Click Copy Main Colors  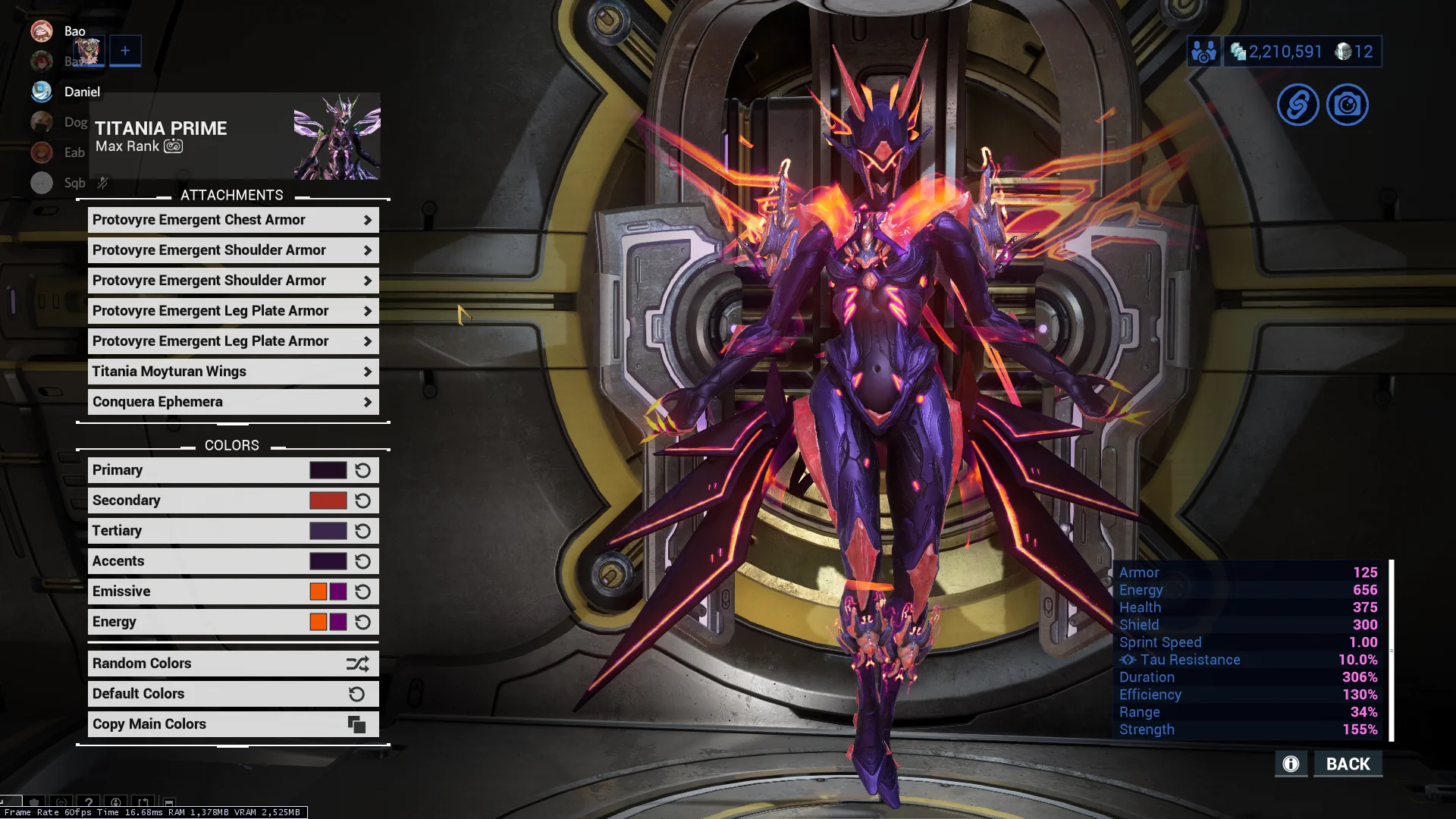pos(233,724)
